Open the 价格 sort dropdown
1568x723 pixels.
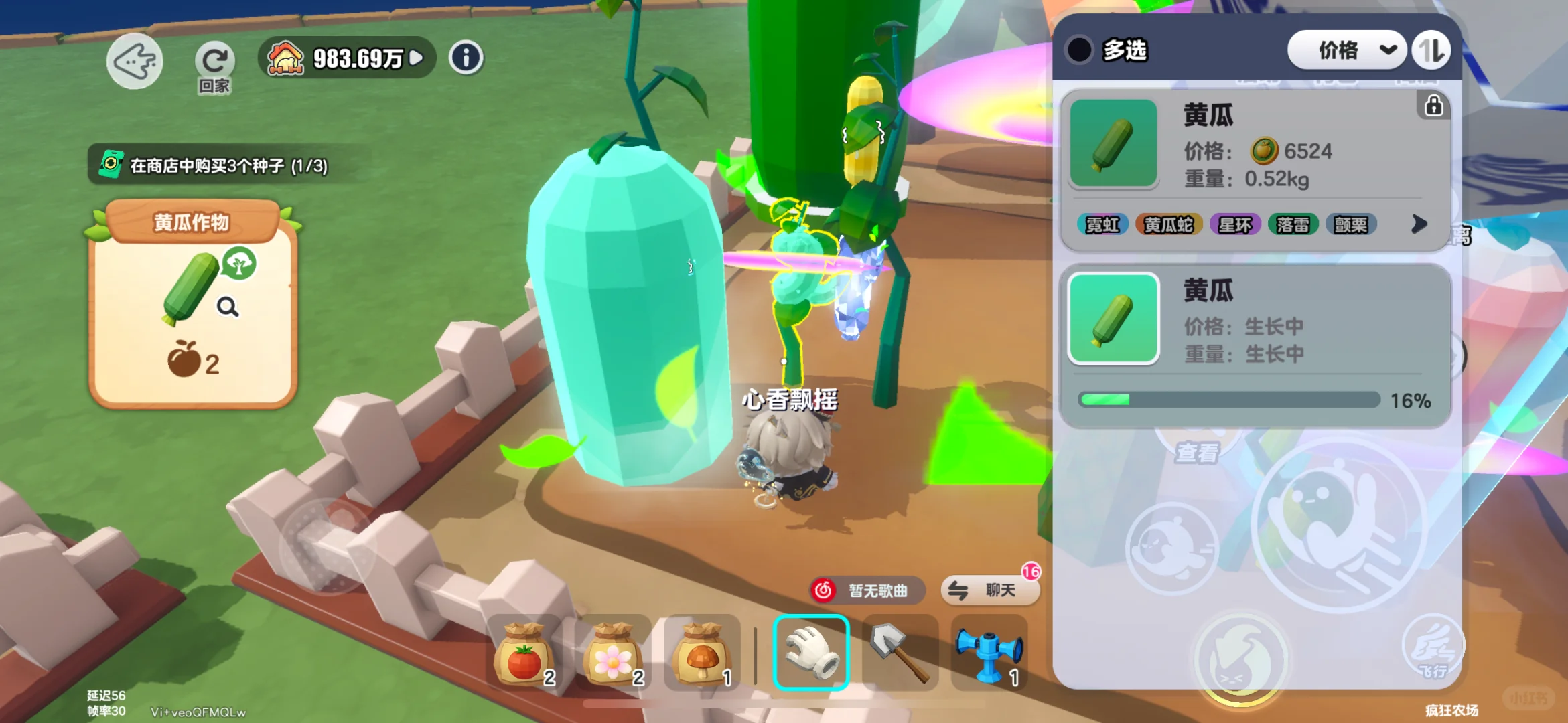(1346, 50)
